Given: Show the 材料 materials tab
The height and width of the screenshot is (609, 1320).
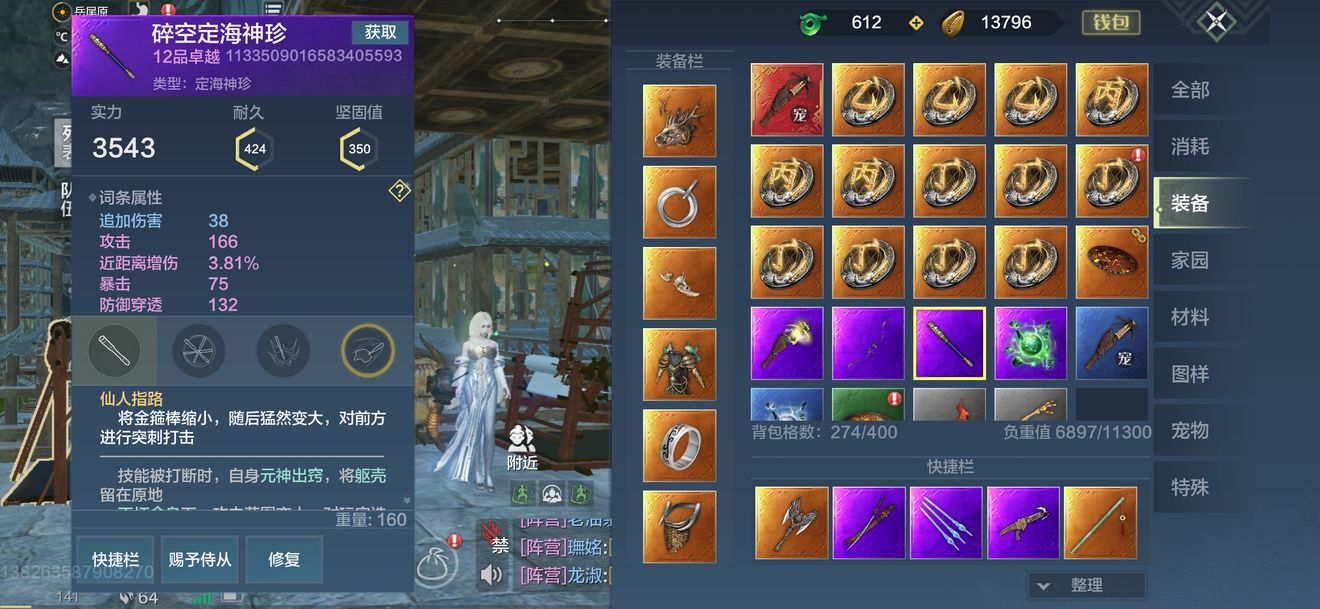Looking at the screenshot, I should click(x=1190, y=318).
